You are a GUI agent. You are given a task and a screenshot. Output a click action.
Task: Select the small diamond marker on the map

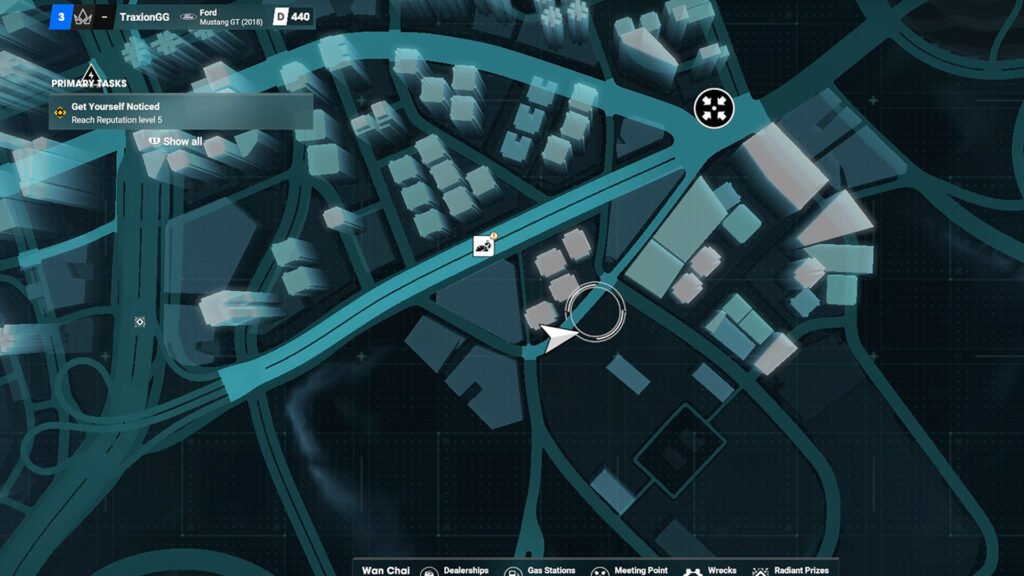140,322
